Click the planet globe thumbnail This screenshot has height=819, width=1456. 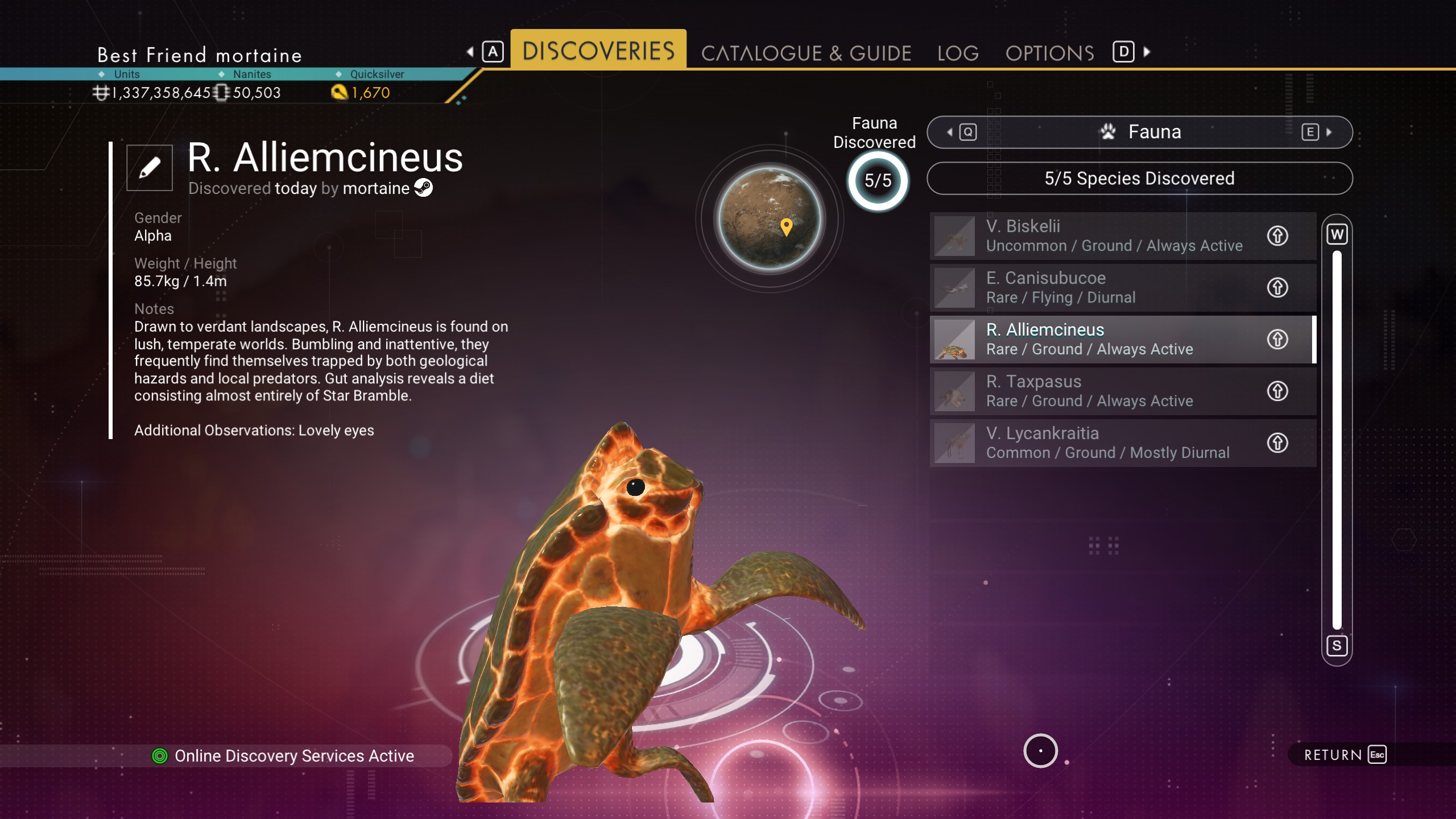(x=770, y=218)
